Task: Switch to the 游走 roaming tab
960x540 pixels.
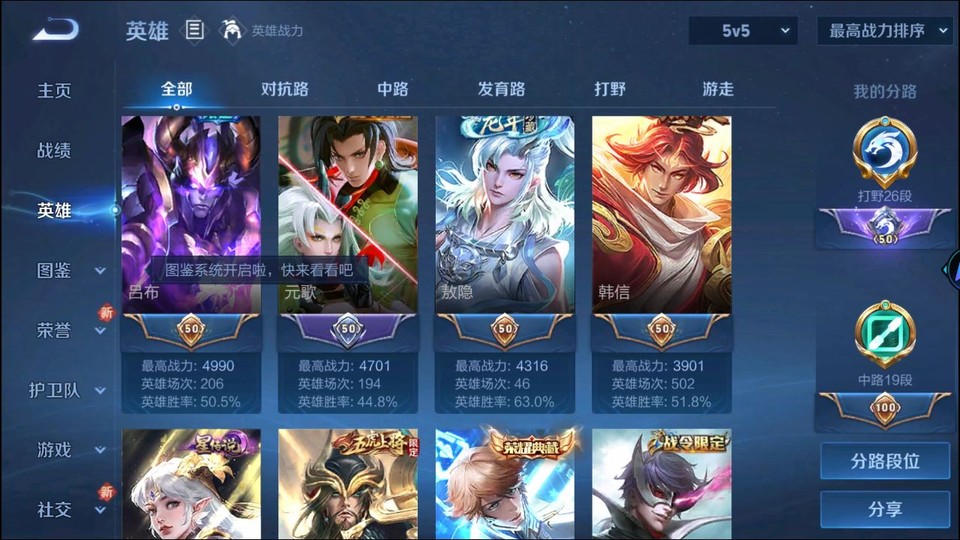Action: 718,89
